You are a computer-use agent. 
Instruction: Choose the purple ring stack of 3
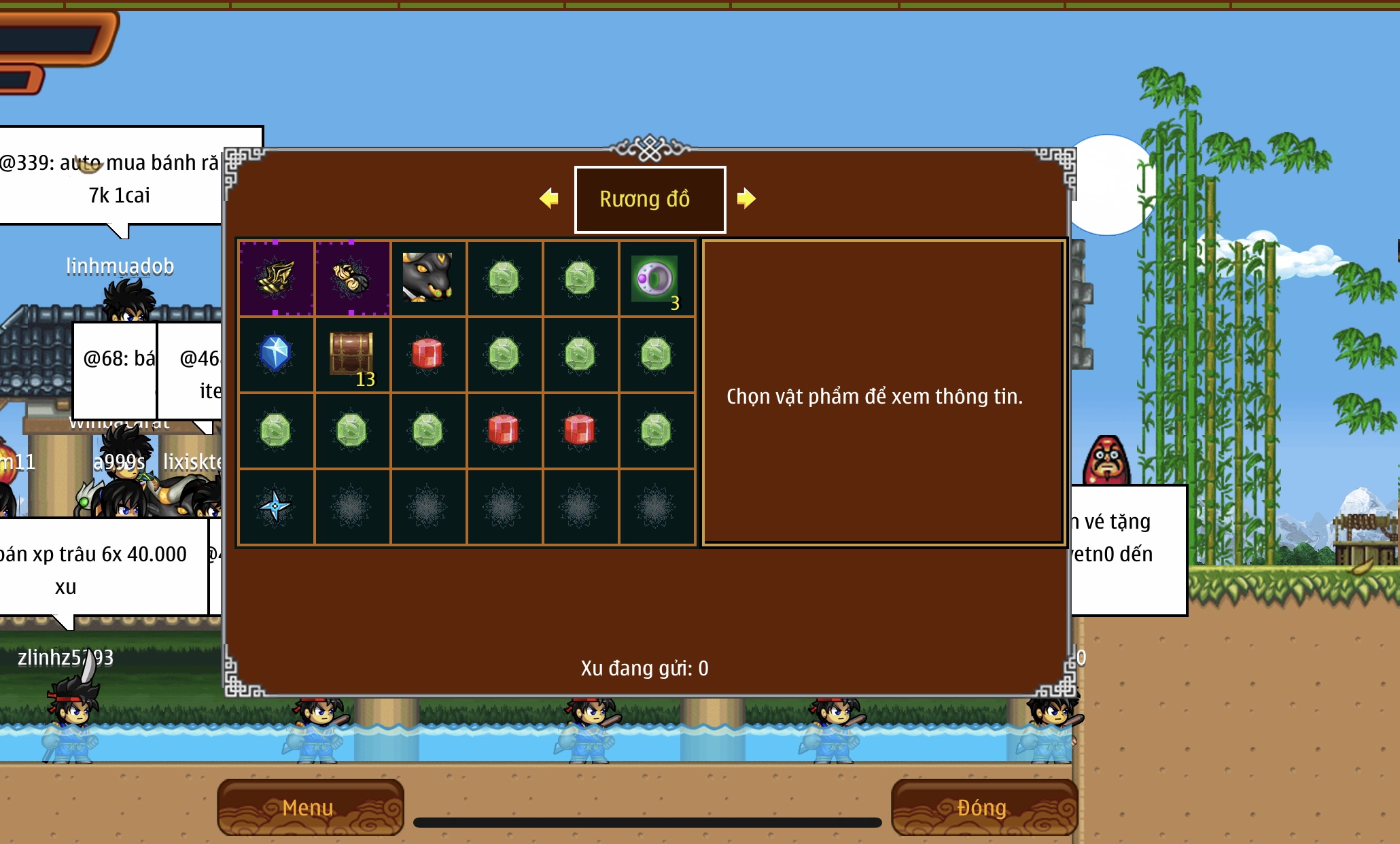(x=656, y=279)
